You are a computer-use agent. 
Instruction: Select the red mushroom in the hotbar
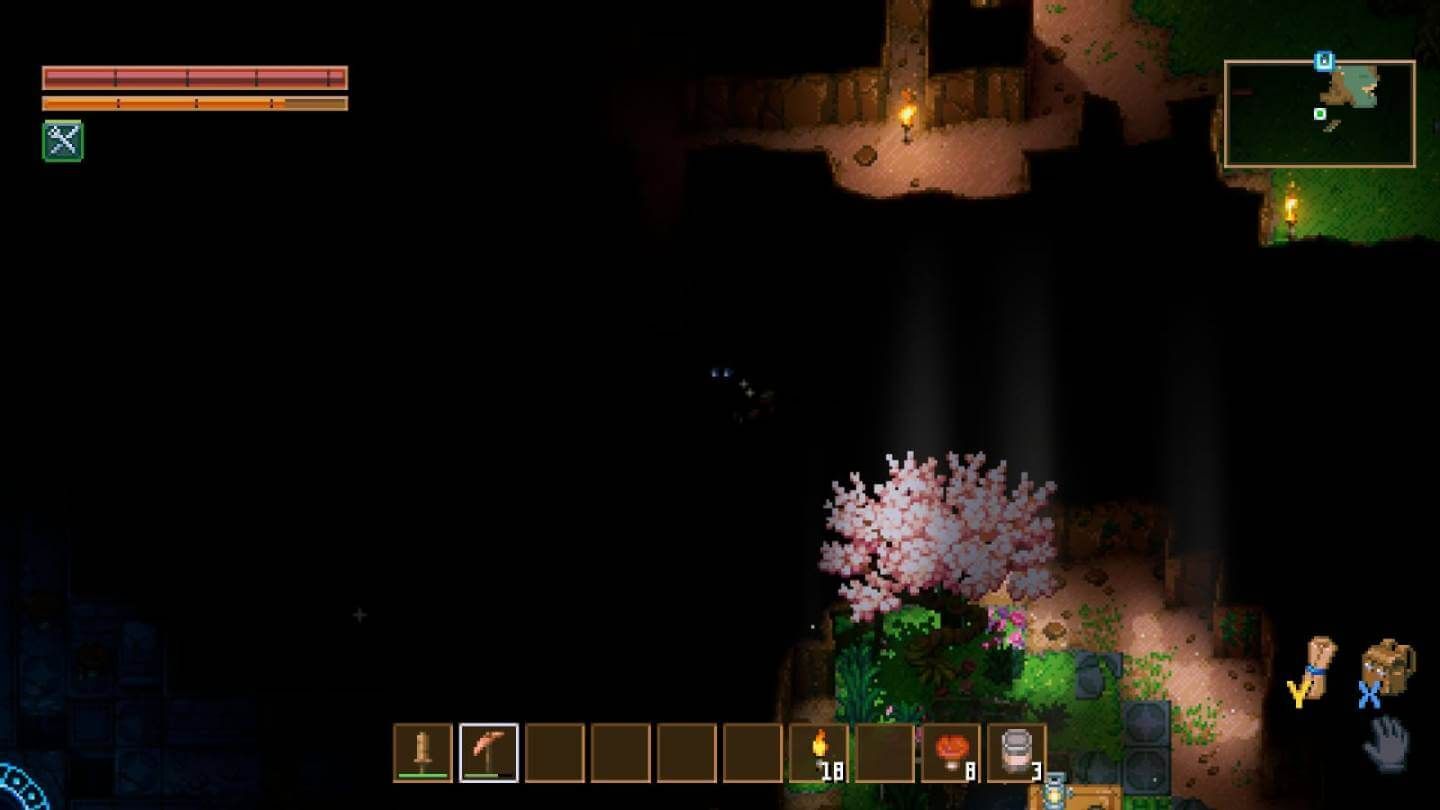(950, 750)
